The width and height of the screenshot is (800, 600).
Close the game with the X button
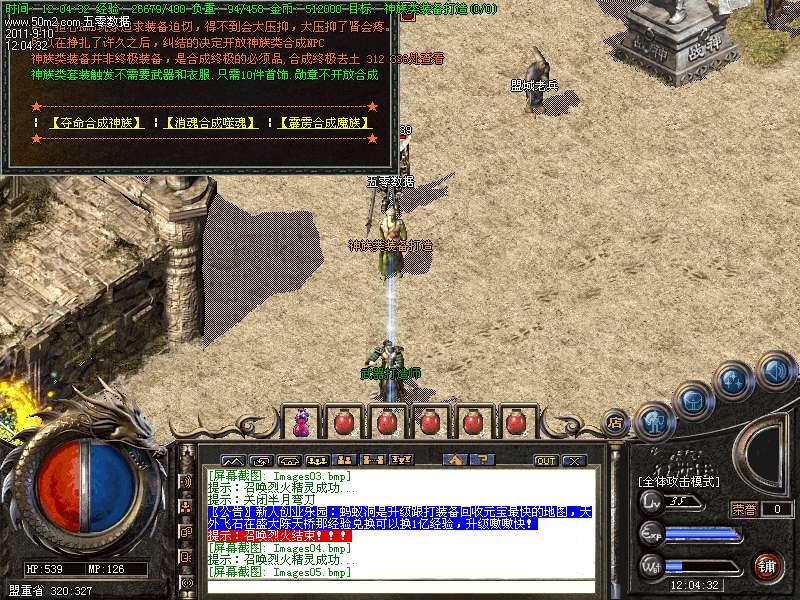click(573, 461)
